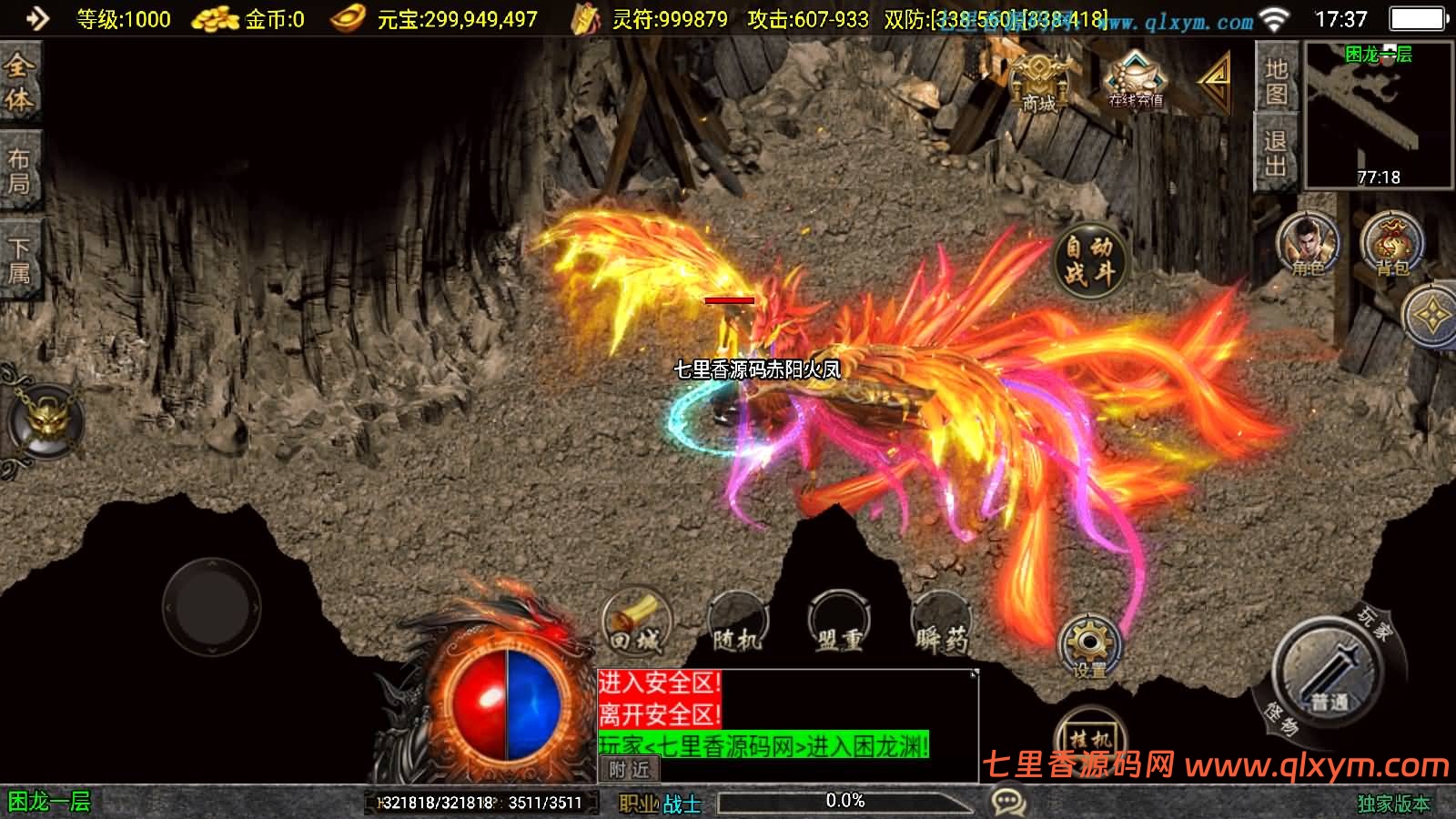1456x819 pixels.
Task: Open the chat speech bubble icon
Action: 1007,802
